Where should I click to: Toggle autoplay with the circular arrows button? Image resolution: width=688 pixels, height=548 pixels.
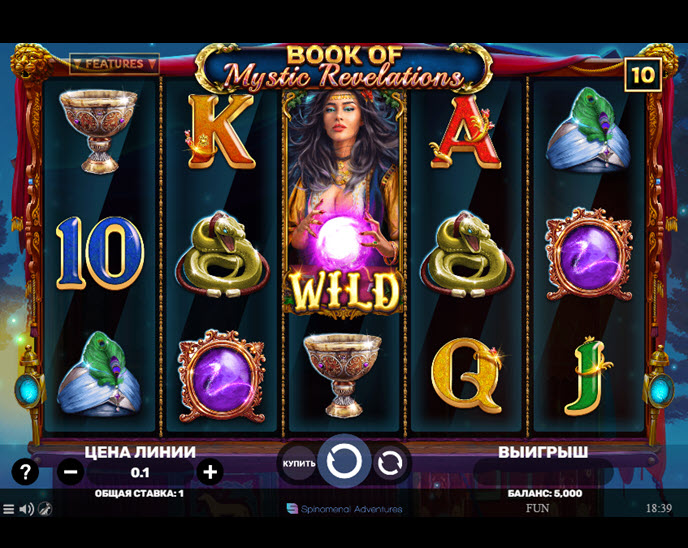[391, 463]
